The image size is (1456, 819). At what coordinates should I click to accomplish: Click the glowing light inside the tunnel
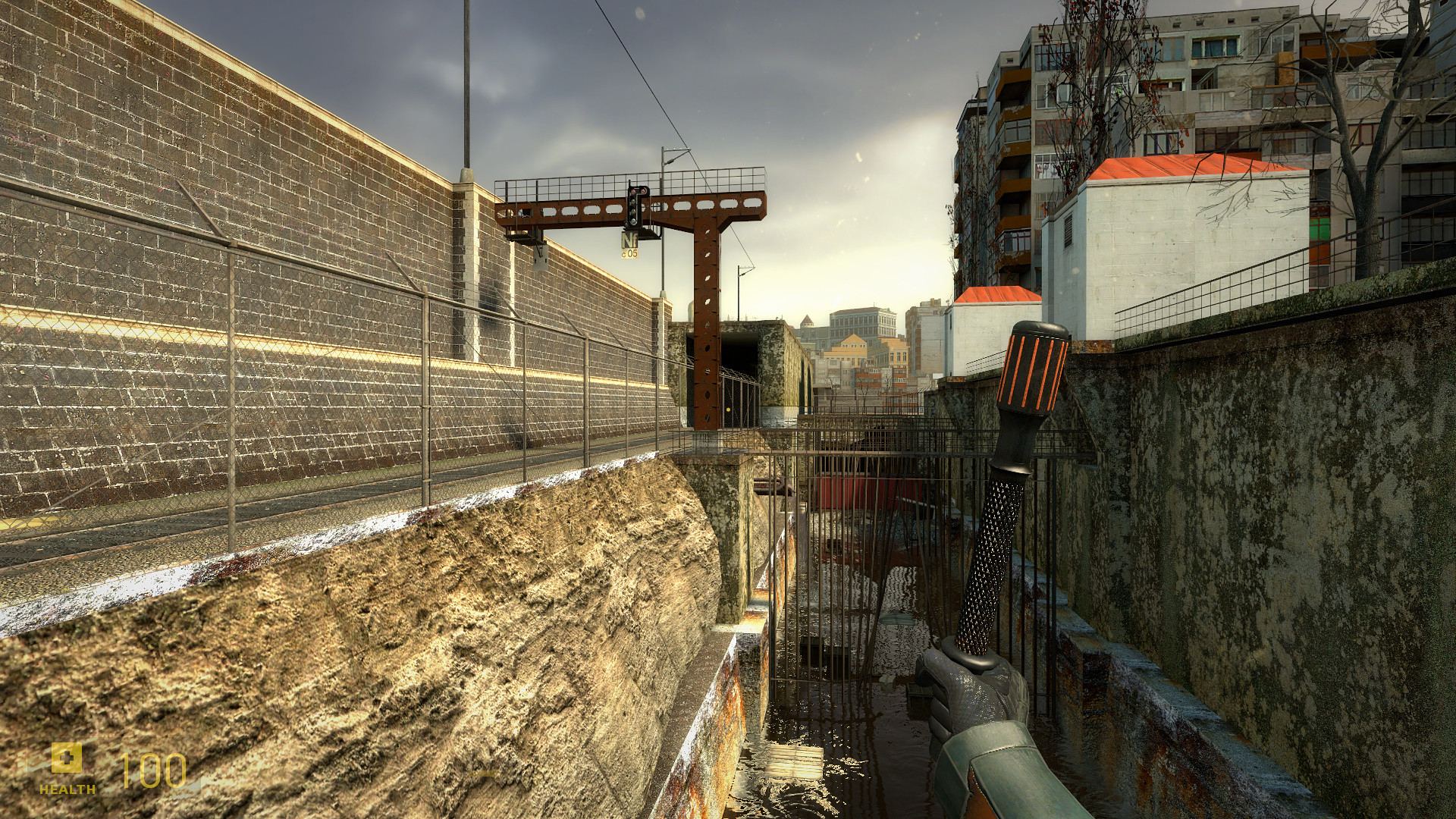[727, 409]
